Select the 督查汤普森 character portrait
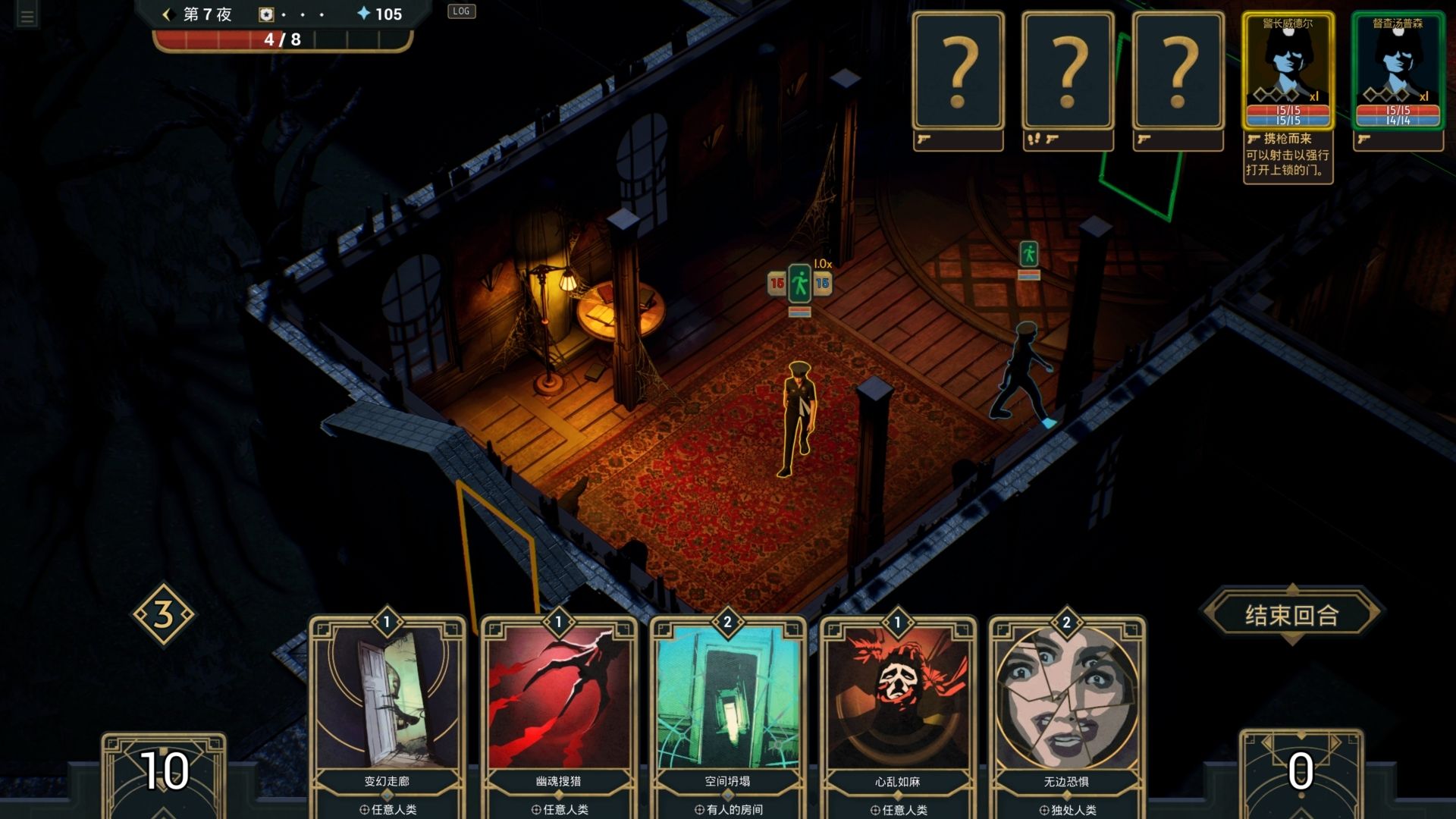This screenshot has height=819, width=1456. coord(1398,71)
